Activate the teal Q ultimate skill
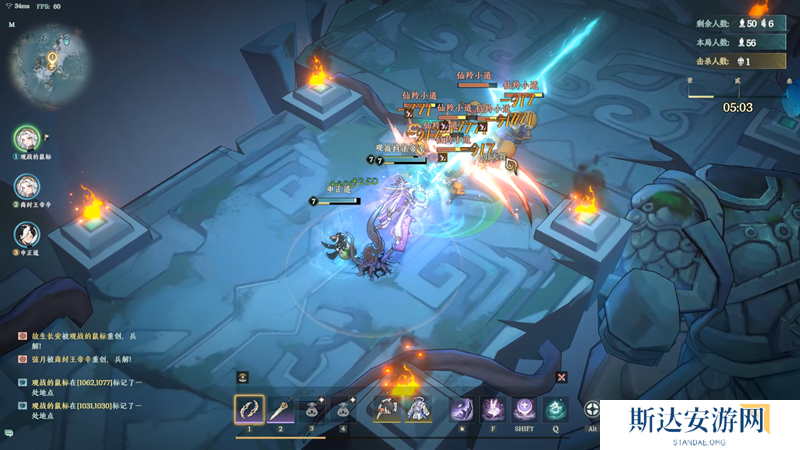The height and width of the screenshot is (450, 800). pos(557,410)
